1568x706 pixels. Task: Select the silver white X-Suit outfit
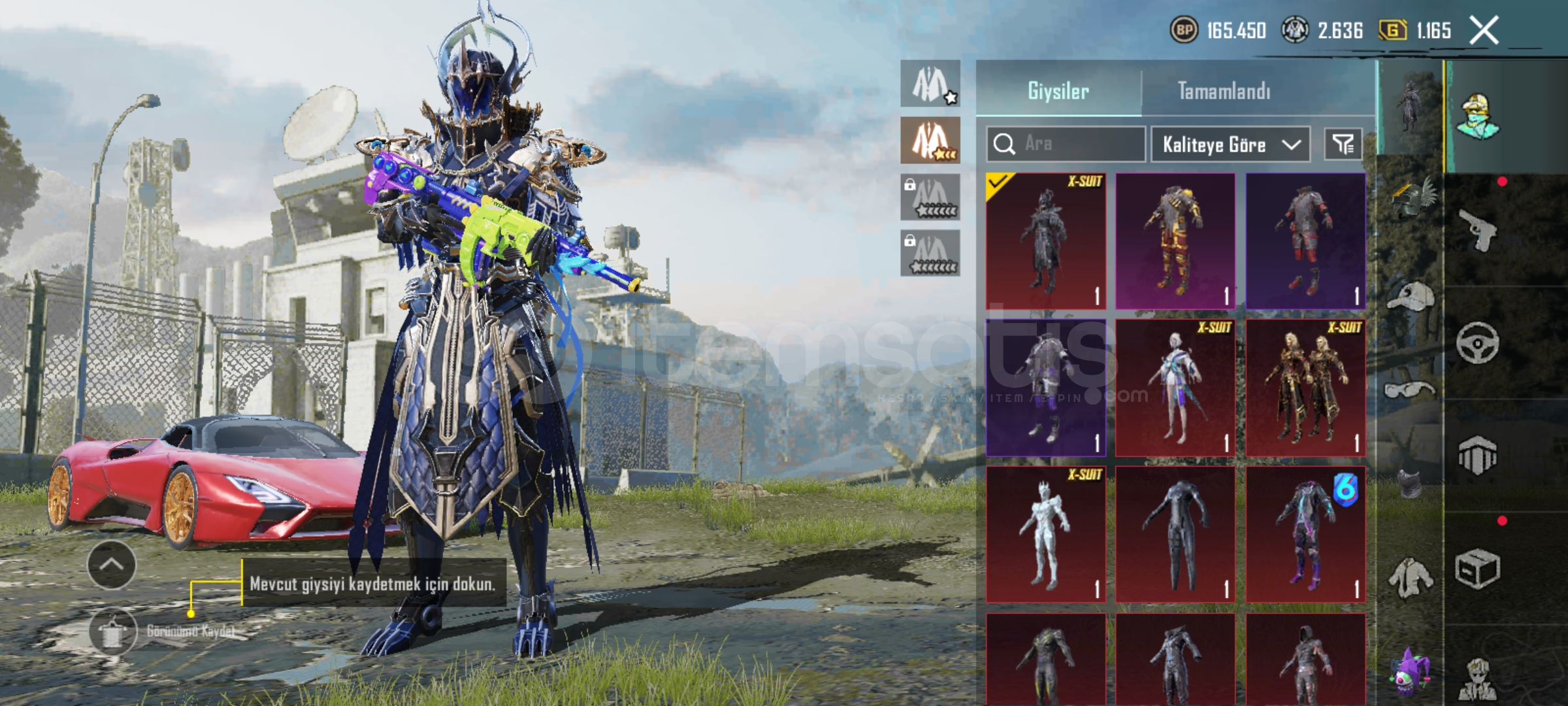point(1045,534)
